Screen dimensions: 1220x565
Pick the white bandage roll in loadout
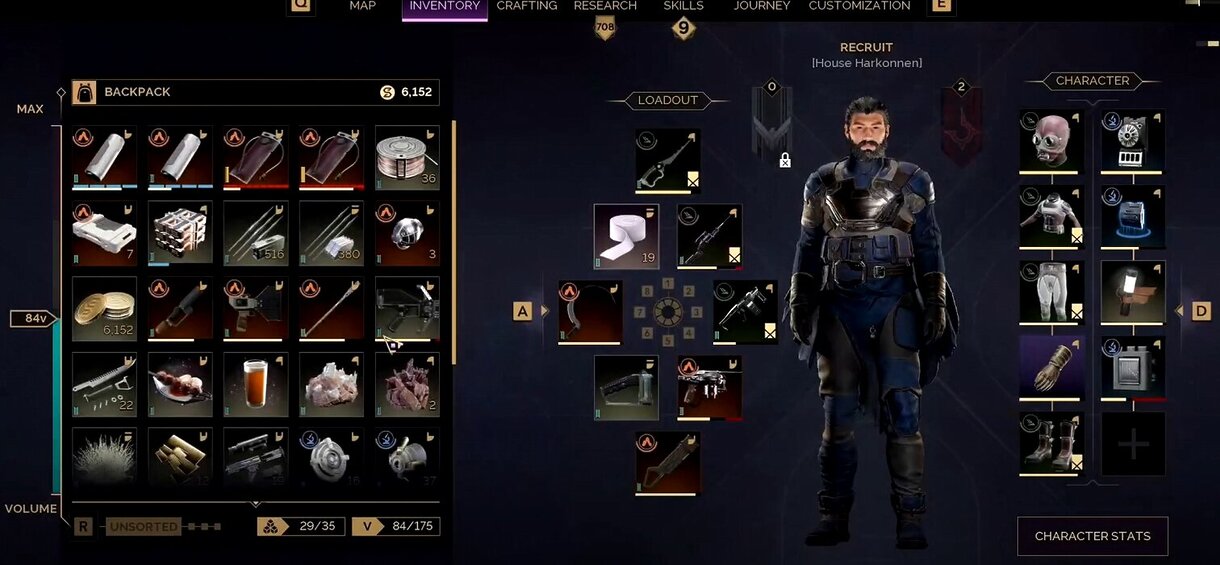(626, 237)
